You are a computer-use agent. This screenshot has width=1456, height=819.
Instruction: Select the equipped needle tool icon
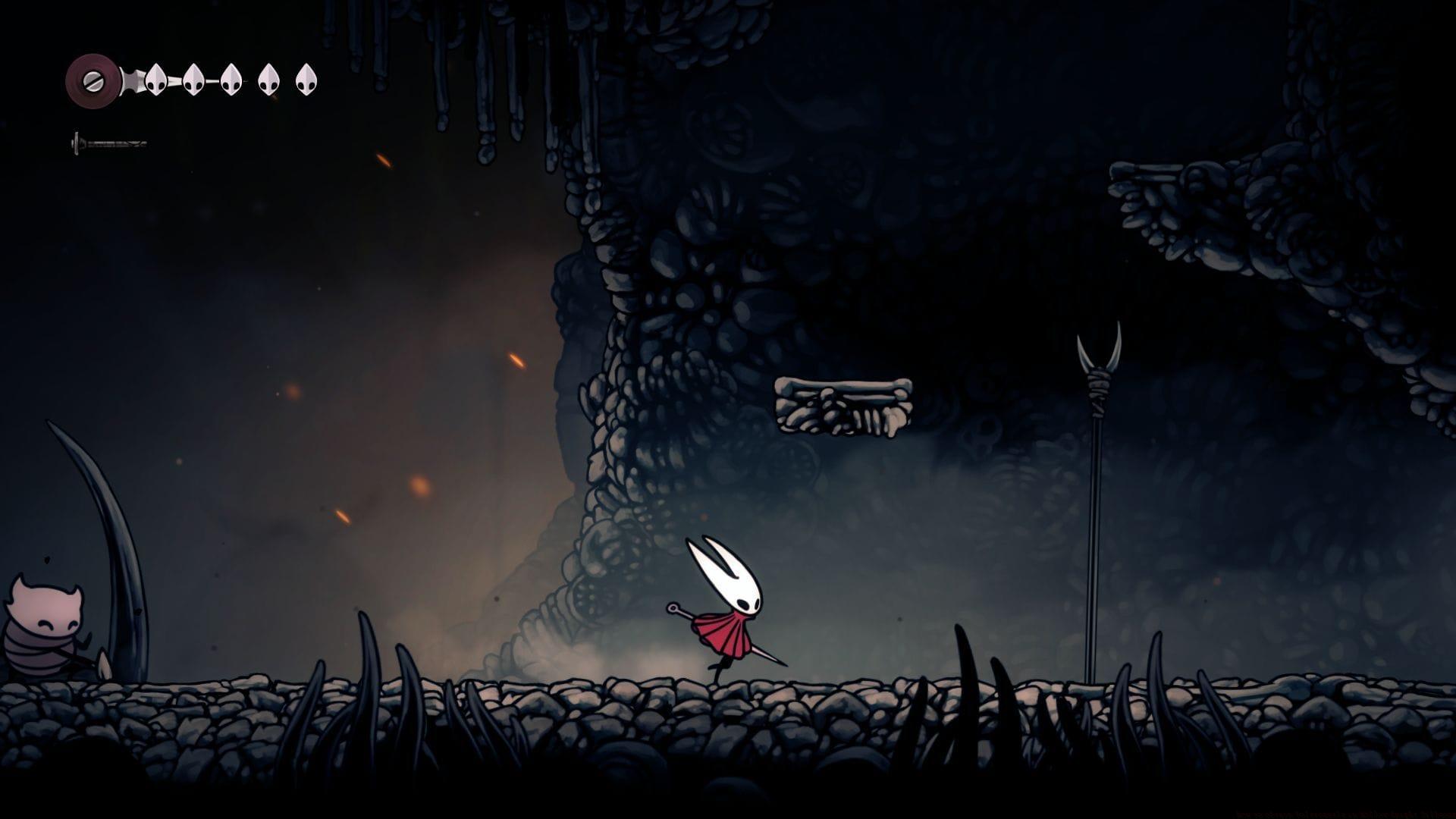click(108, 143)
